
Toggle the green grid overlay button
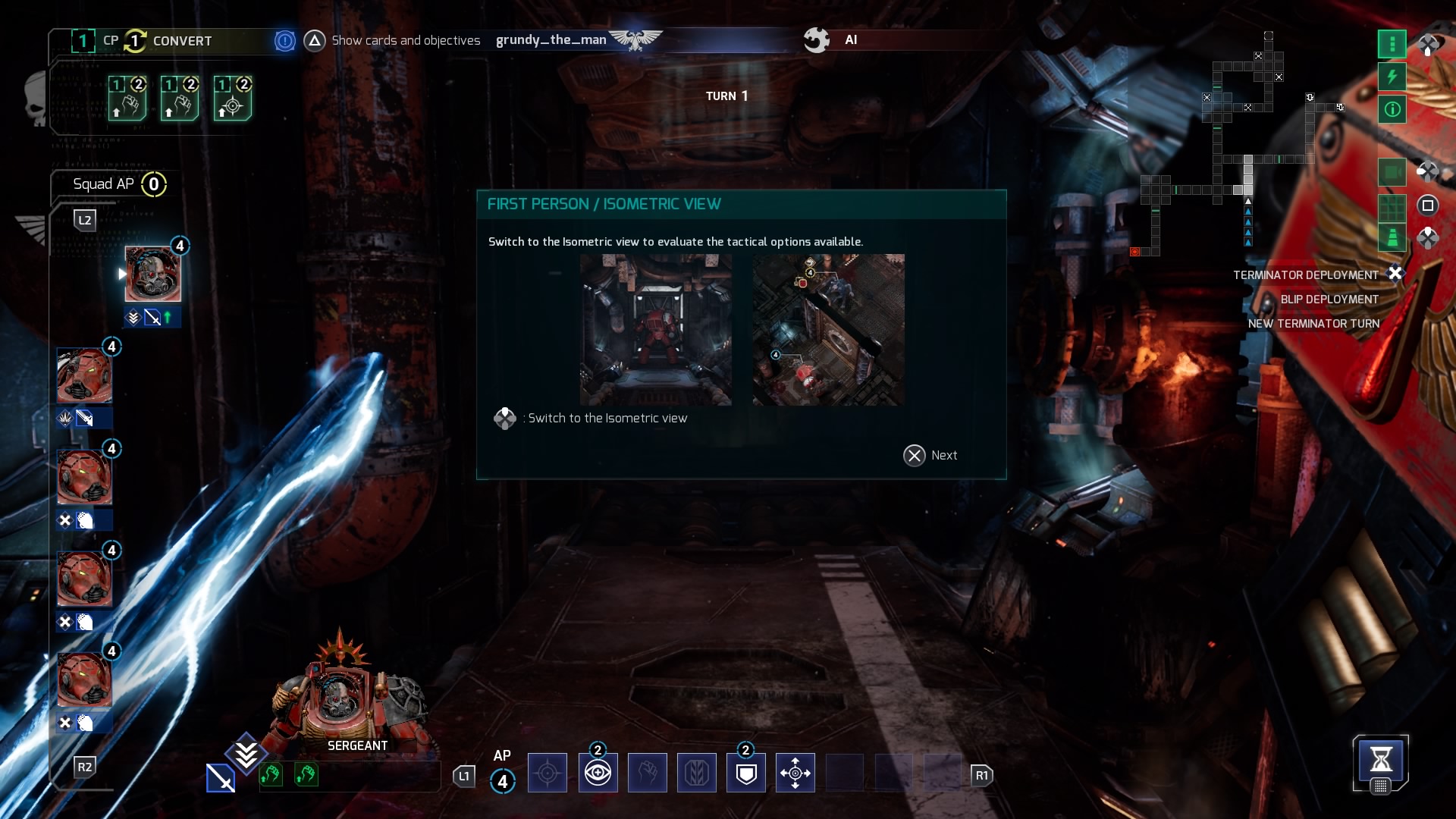click(1392, 206)
